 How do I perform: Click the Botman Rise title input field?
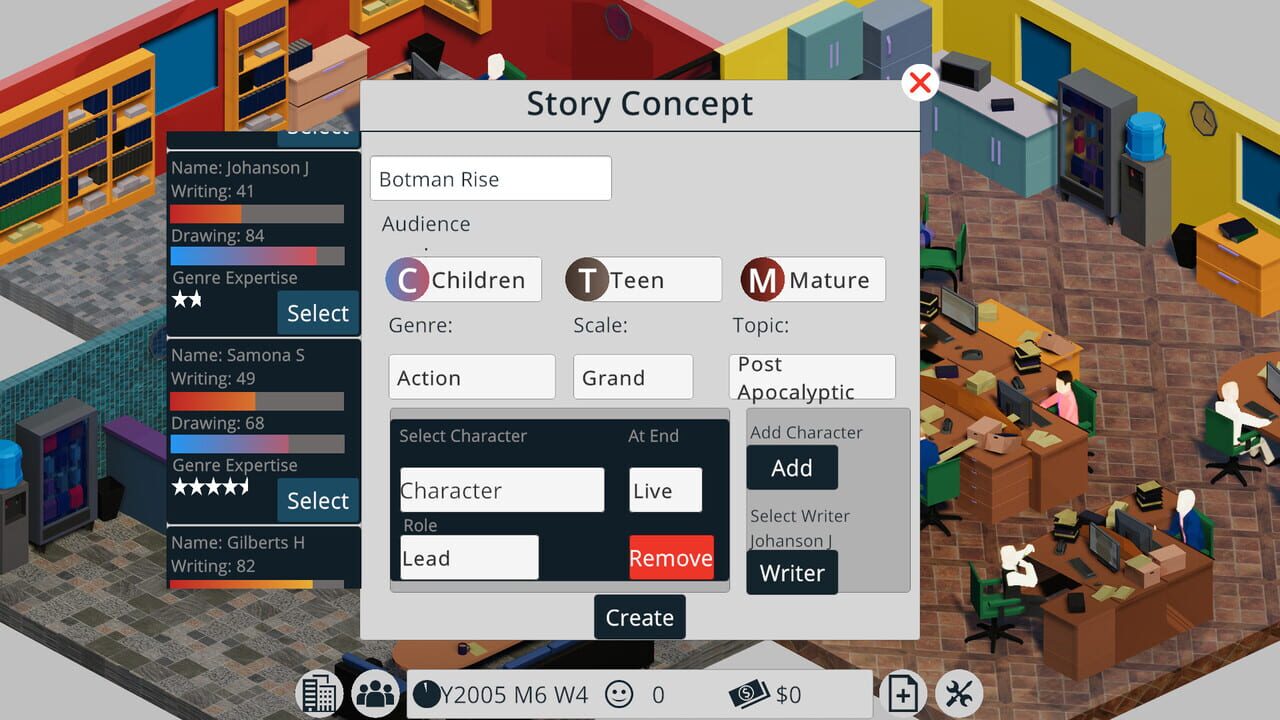click(490, 178)
